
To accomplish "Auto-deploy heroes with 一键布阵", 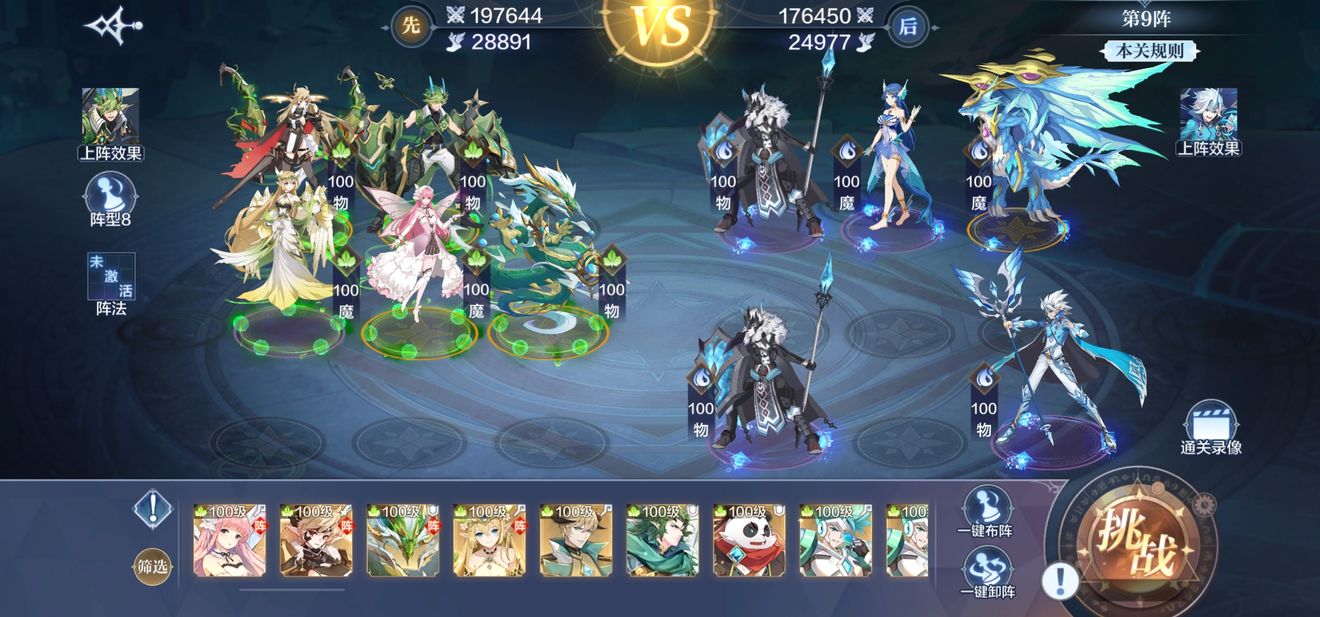I will click(x=986, y=511).
